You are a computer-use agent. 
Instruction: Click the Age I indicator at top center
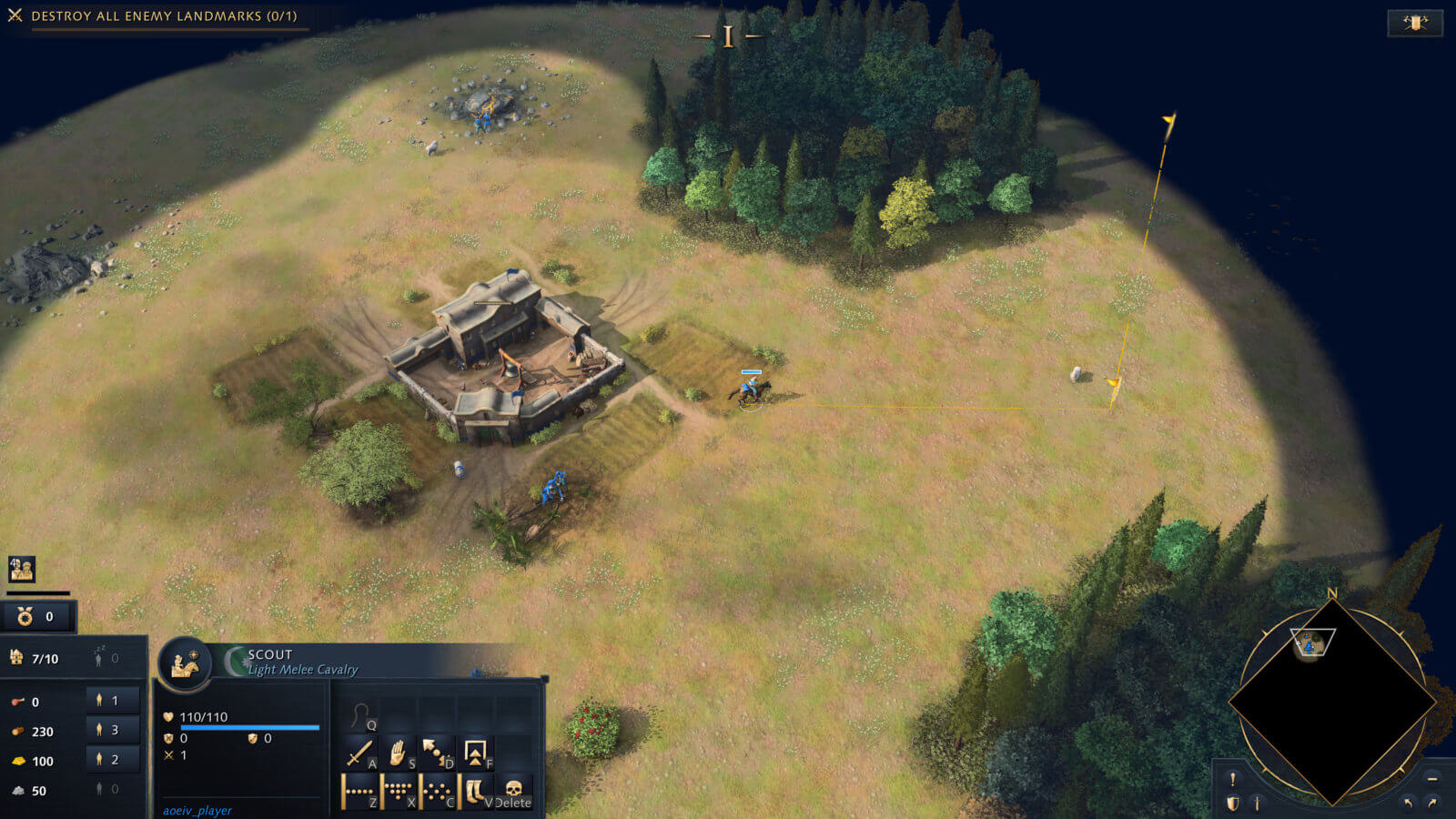pos(727,36)
